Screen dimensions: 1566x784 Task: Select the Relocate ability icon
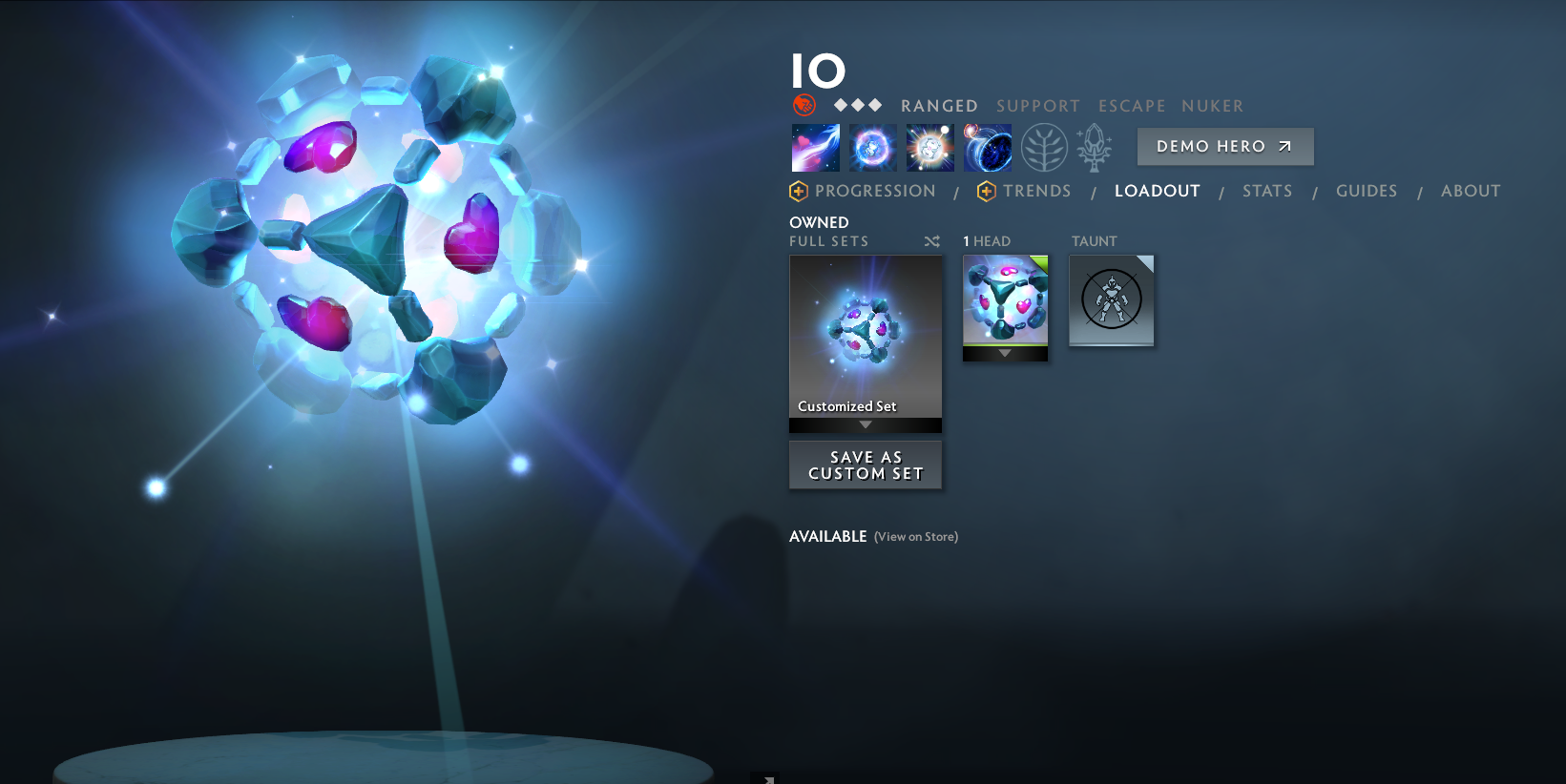[988, 147]
